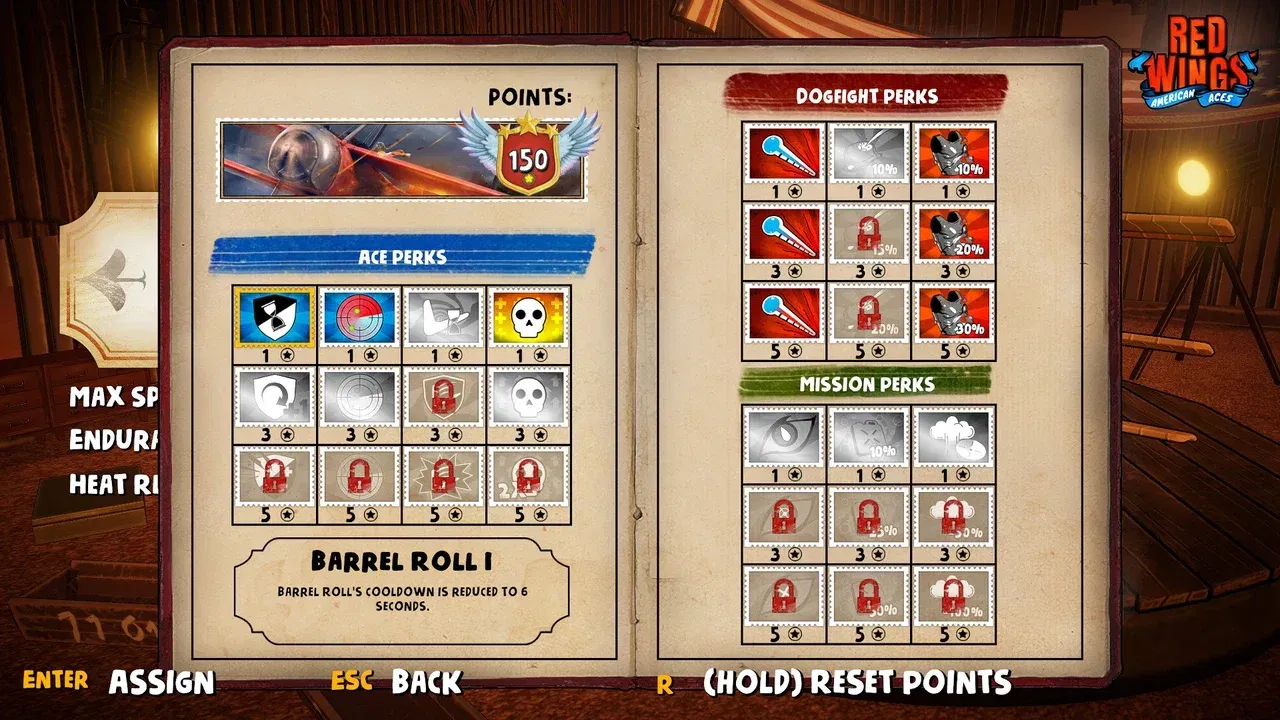This screenshot has width=1280, height=720.
Task: Click the Dogfight Perks section header
Action: click(869, 95)
